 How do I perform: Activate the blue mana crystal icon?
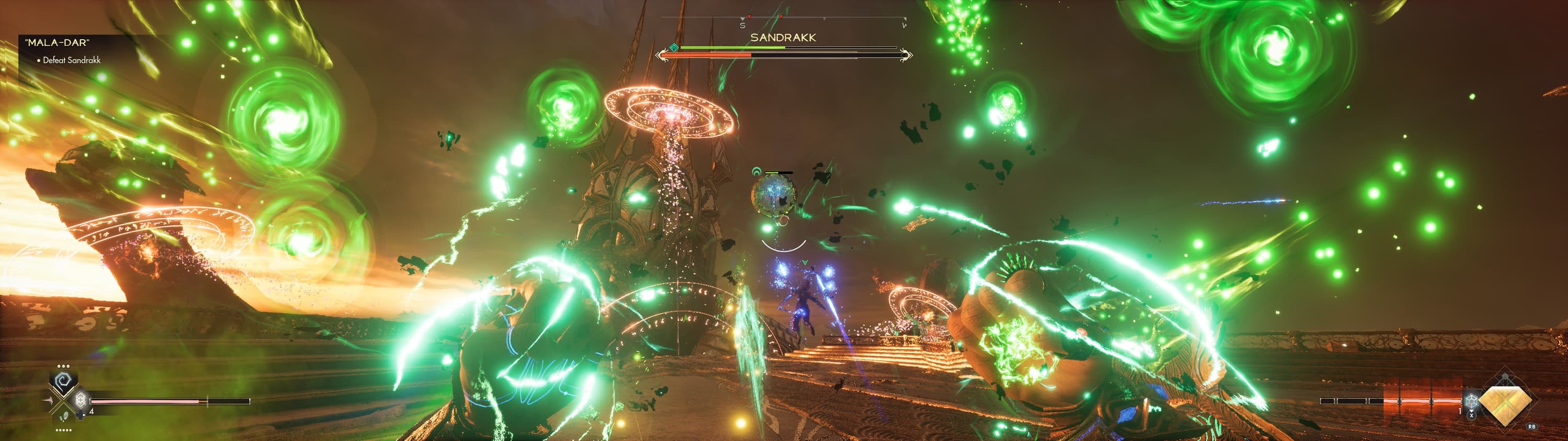coord(1471,401)
